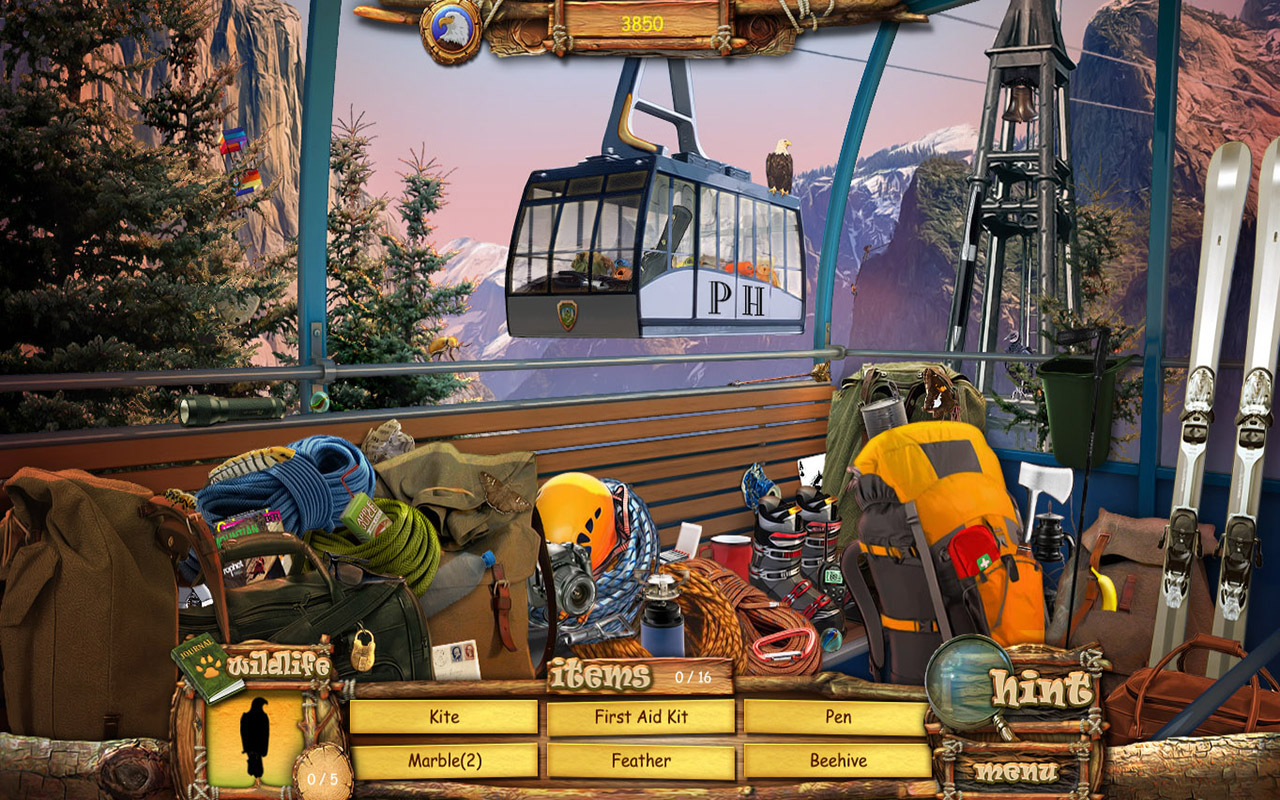
Task: Select the Feather item label
Action: click(640, 760)
